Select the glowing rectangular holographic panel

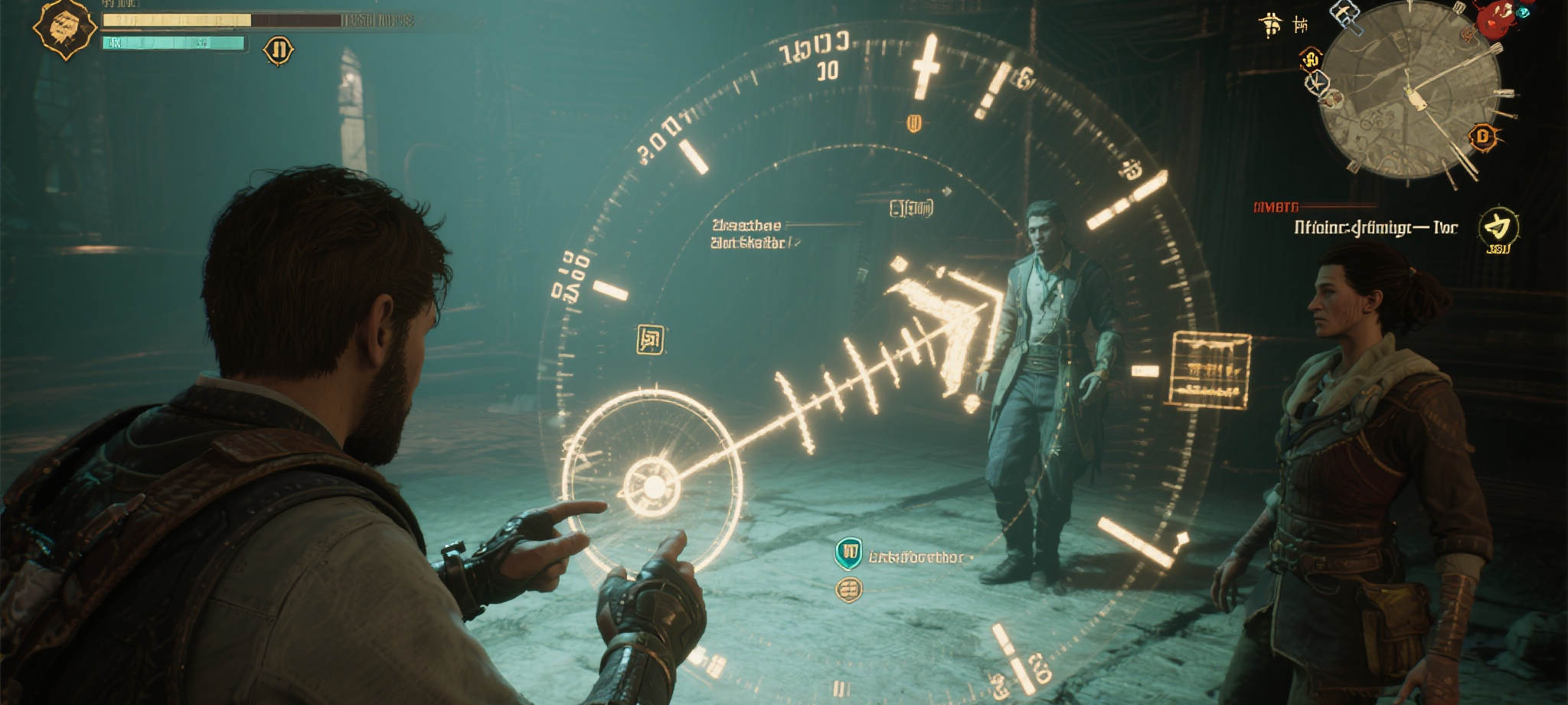point(1210,369)
